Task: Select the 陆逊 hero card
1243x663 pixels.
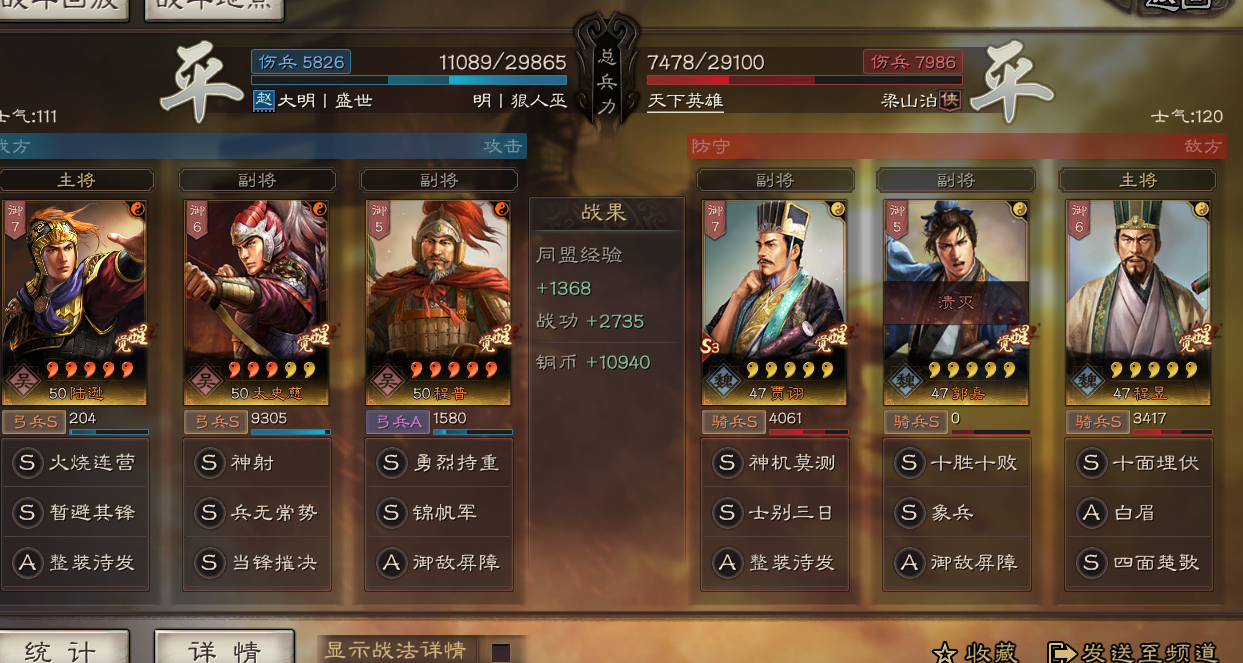Action: (75, 302)
